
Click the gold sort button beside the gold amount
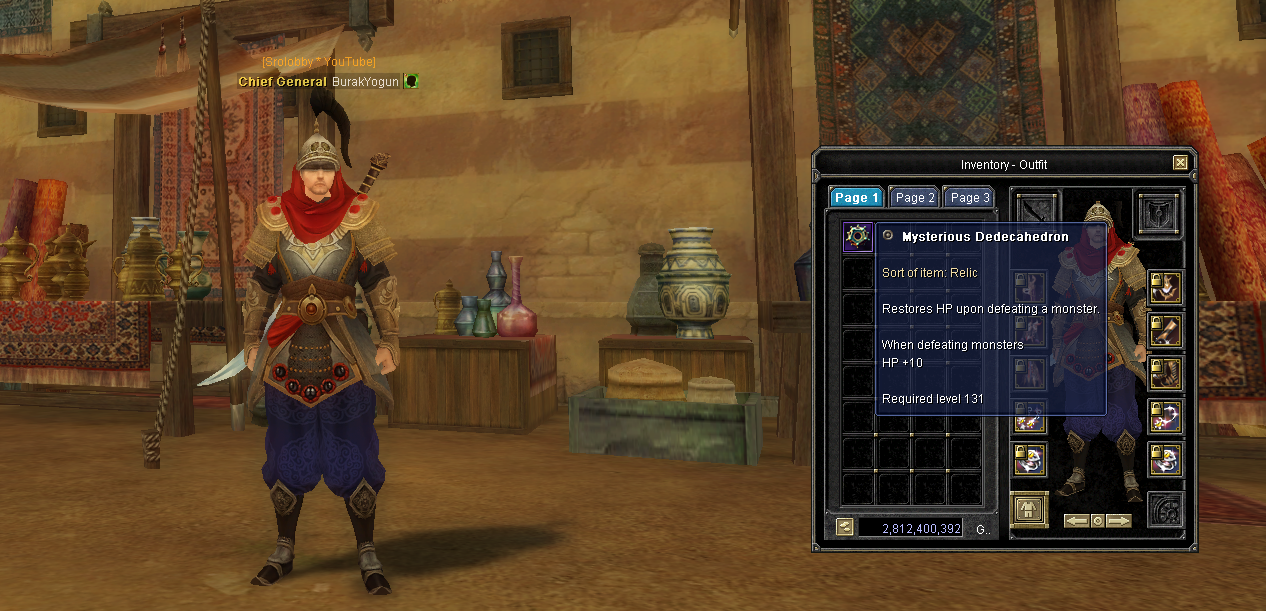click(x=845, y=527)
